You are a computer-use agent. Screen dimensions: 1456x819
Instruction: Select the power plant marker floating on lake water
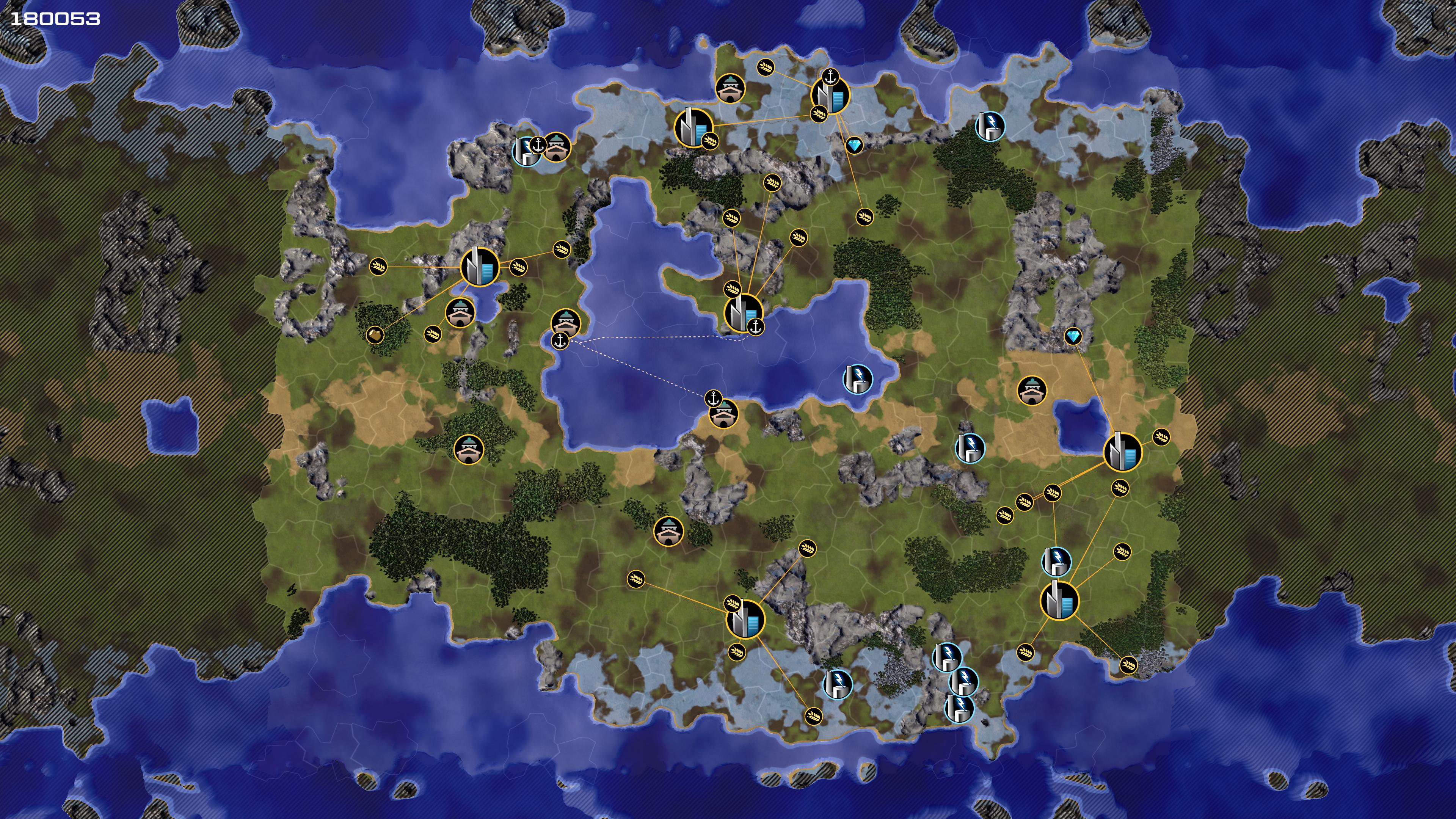pos(857,378)
